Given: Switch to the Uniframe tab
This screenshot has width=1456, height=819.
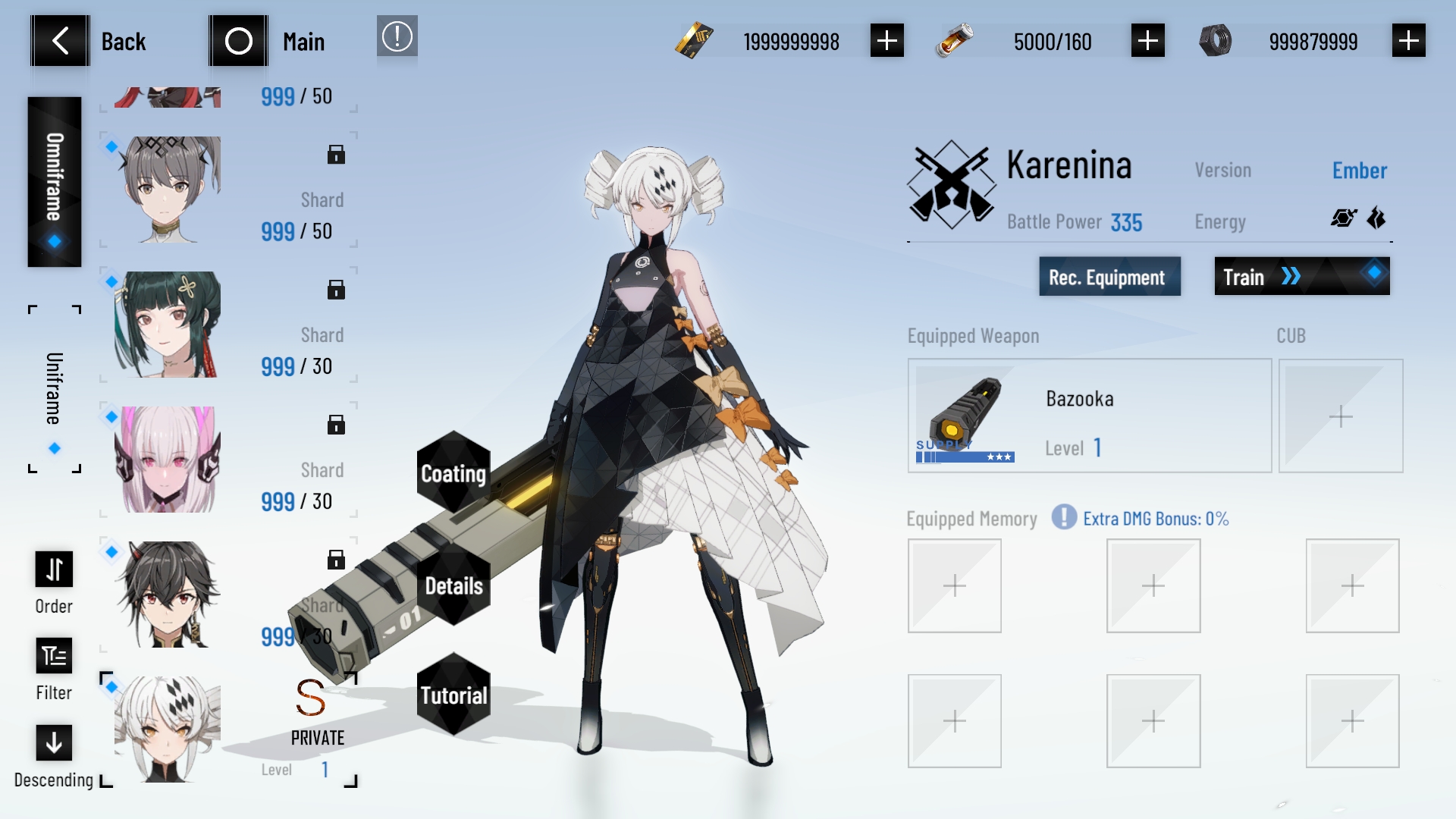Looking at the screenshot, I should 54,388.
